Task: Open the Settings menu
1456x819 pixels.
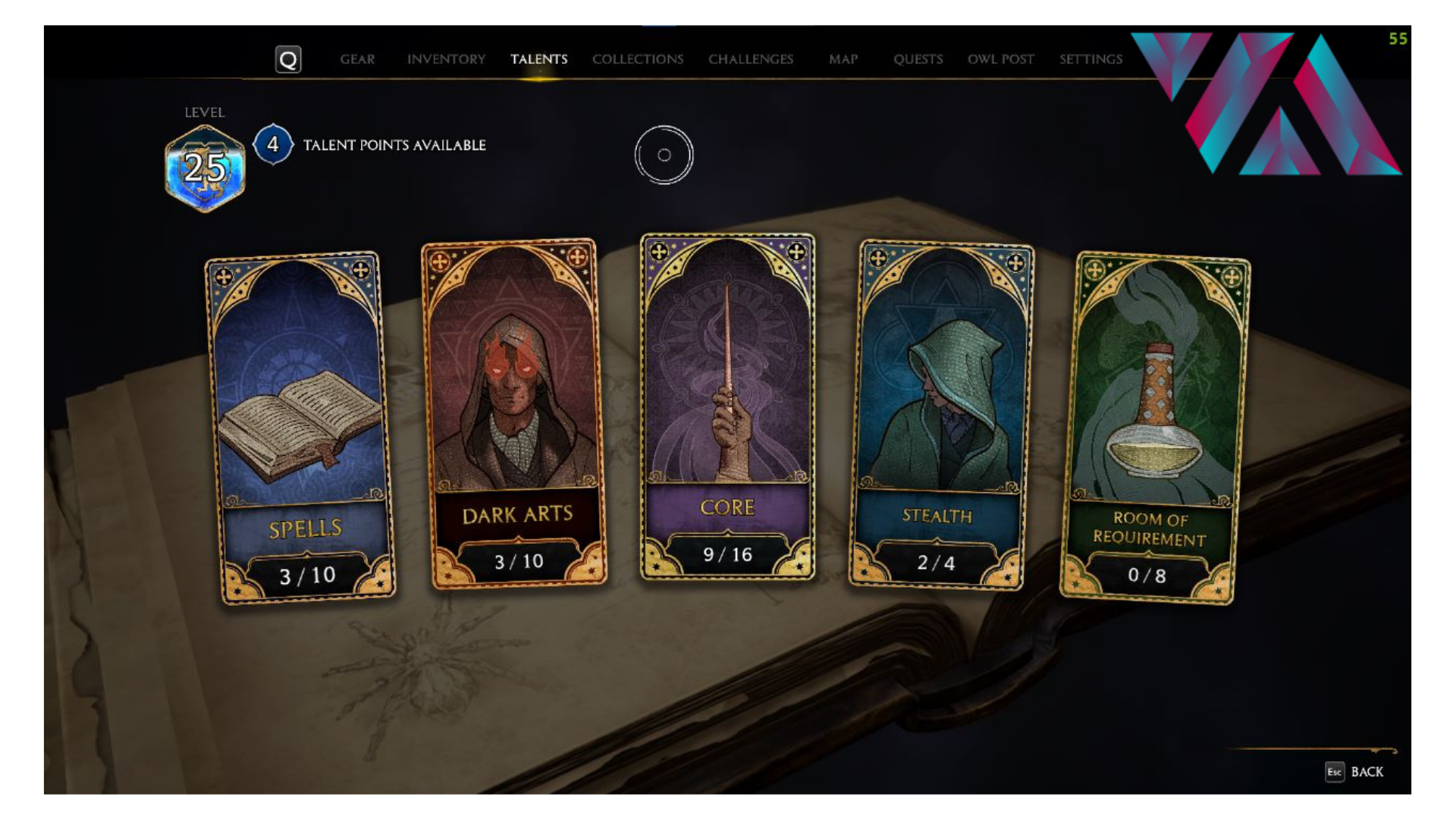Action: [x=1092, y=58]
